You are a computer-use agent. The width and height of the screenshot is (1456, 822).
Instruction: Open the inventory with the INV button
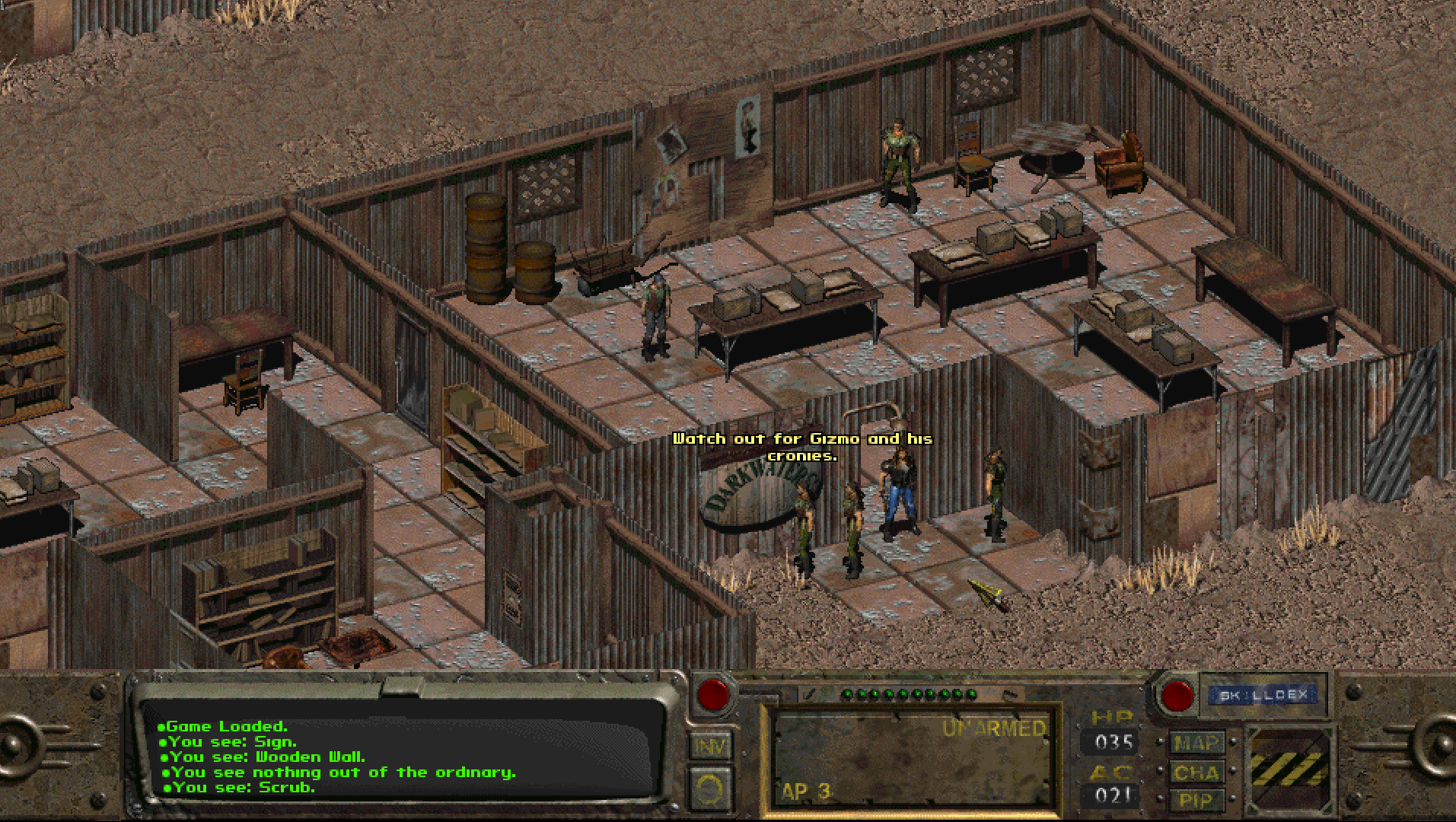pyautogui.click(x=710, y=747)
